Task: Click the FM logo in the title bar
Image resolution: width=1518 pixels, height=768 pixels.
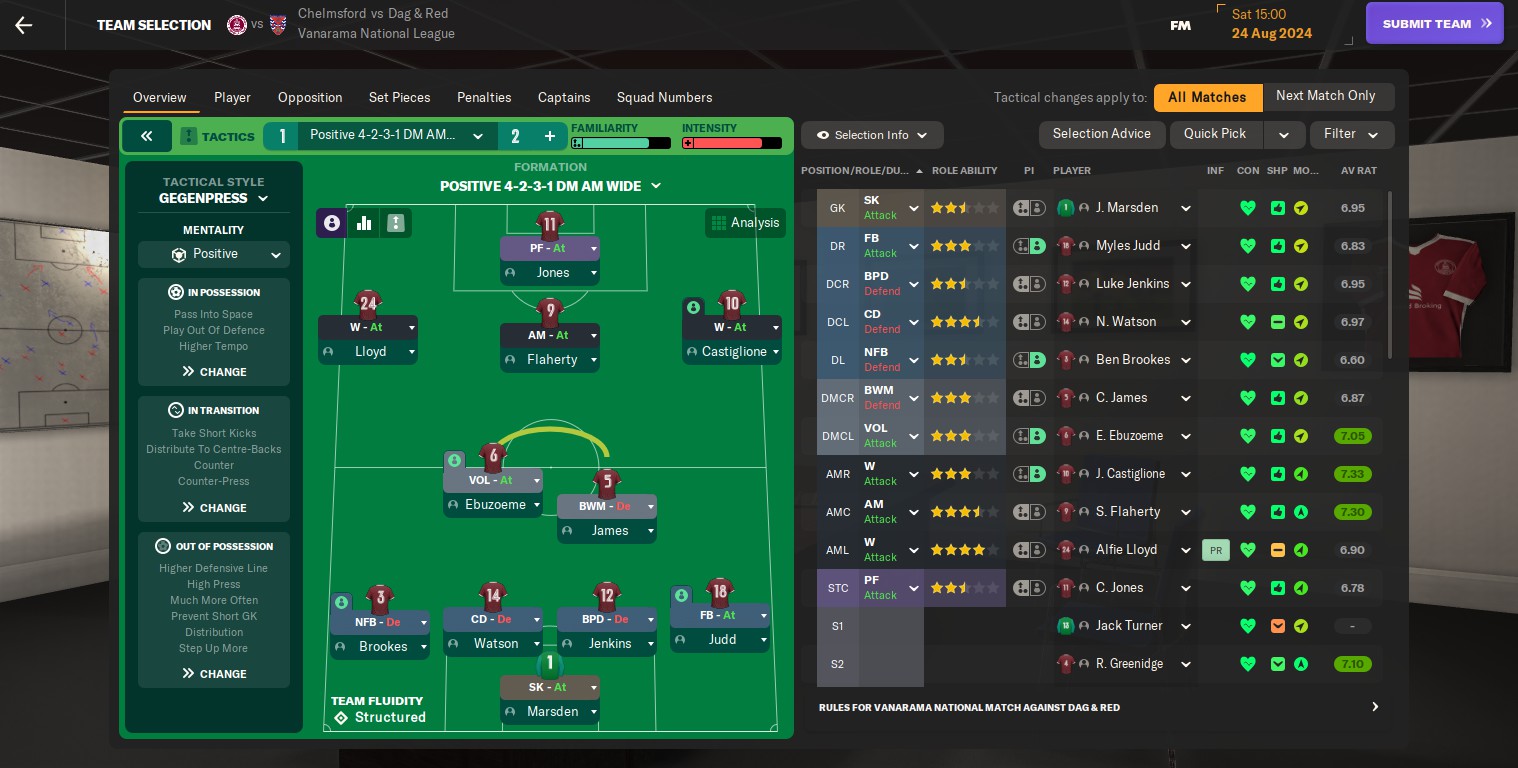Action: pos(1180,24)
